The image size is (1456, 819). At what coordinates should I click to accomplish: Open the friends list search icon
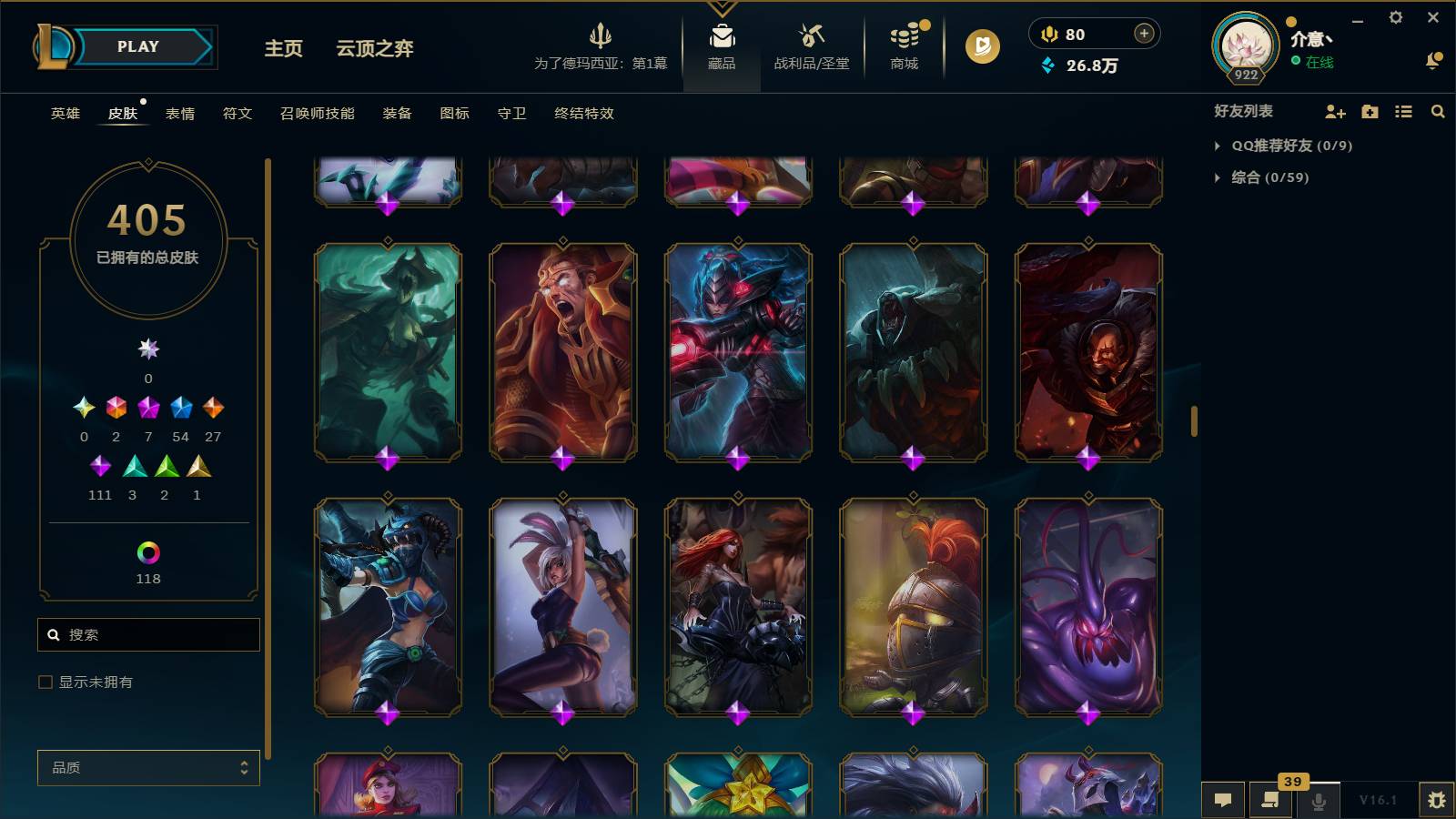1438,111
